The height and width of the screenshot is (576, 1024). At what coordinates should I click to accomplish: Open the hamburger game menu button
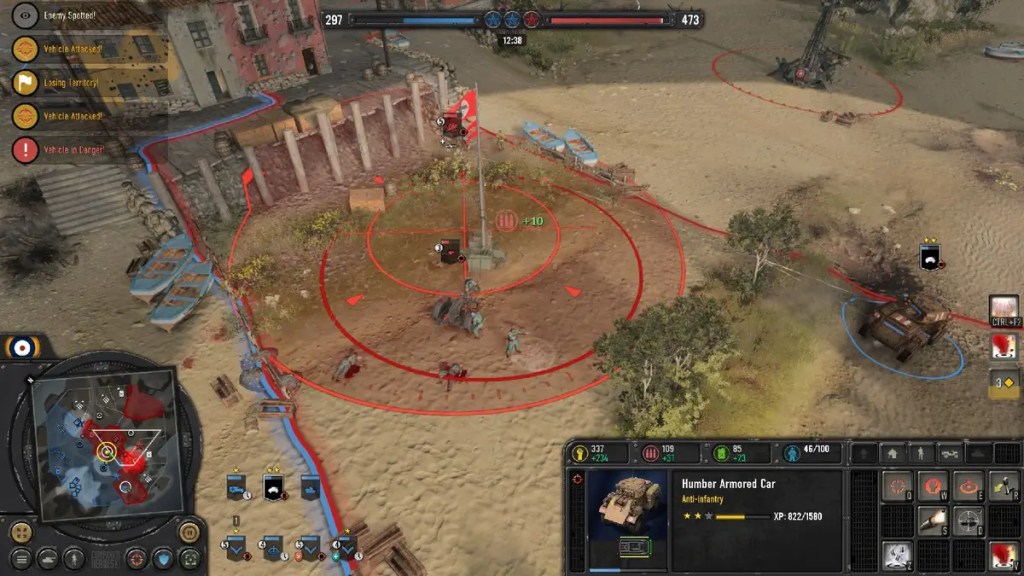[21, 558]
